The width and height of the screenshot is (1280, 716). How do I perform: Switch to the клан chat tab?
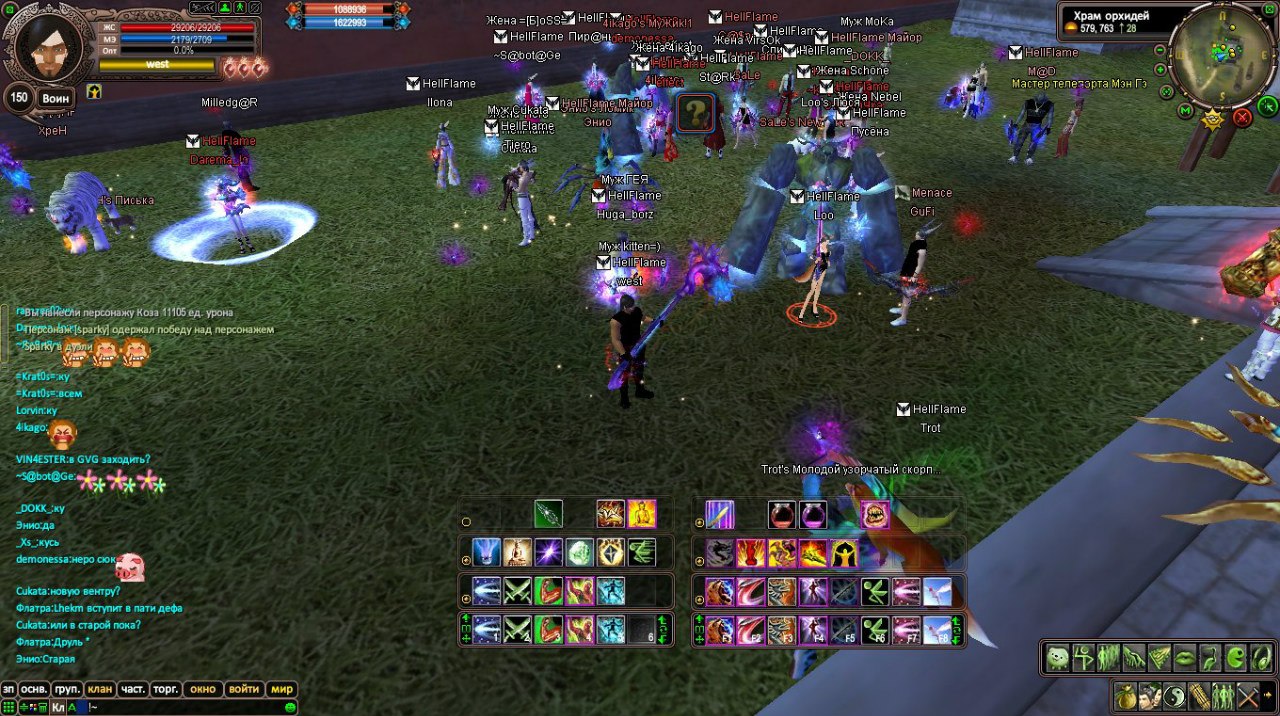pos(100,689)
